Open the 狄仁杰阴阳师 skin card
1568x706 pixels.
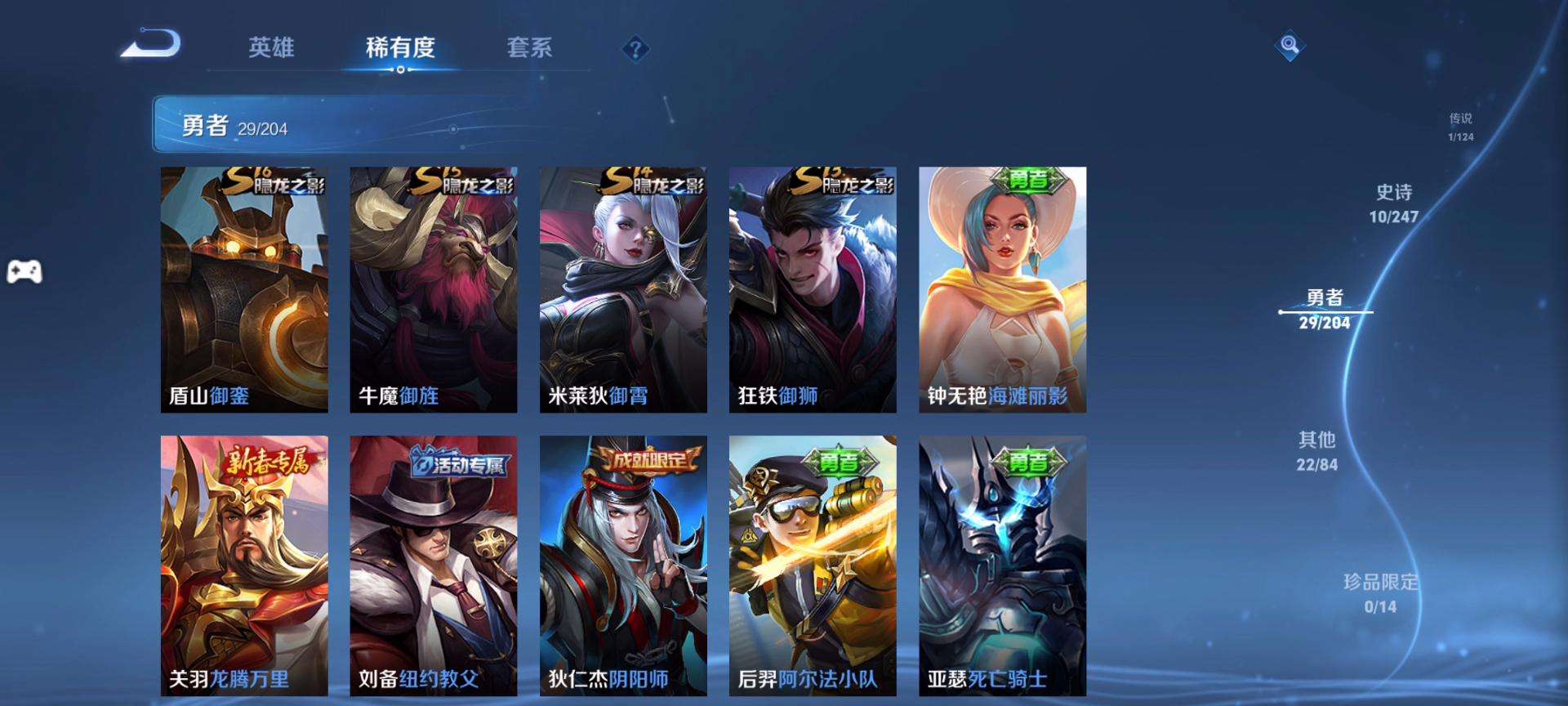(x=623, y=565)
